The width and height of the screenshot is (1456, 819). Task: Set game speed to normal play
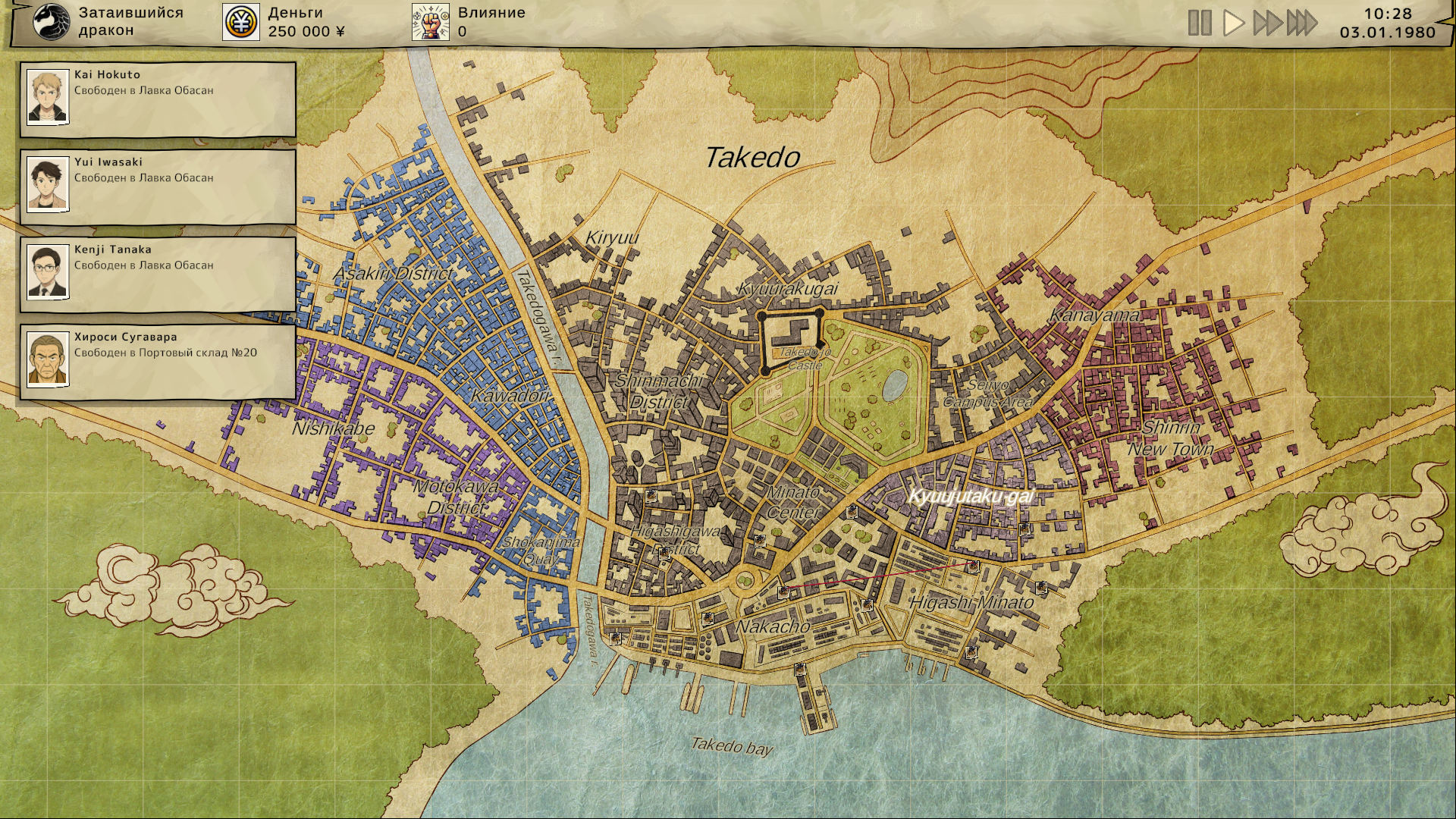(1234, 23)
